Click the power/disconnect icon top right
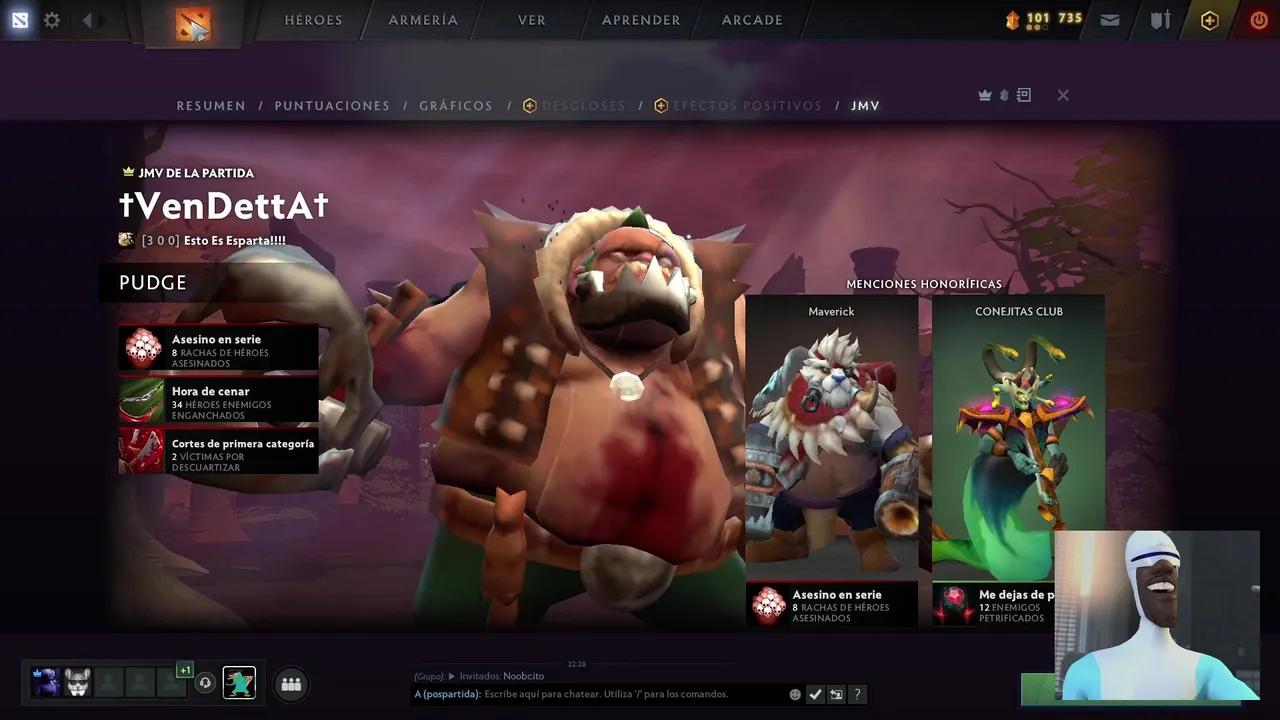The height and width of the screenshot is (720, 1280). pyautogui.click(x=1259, y=19)
